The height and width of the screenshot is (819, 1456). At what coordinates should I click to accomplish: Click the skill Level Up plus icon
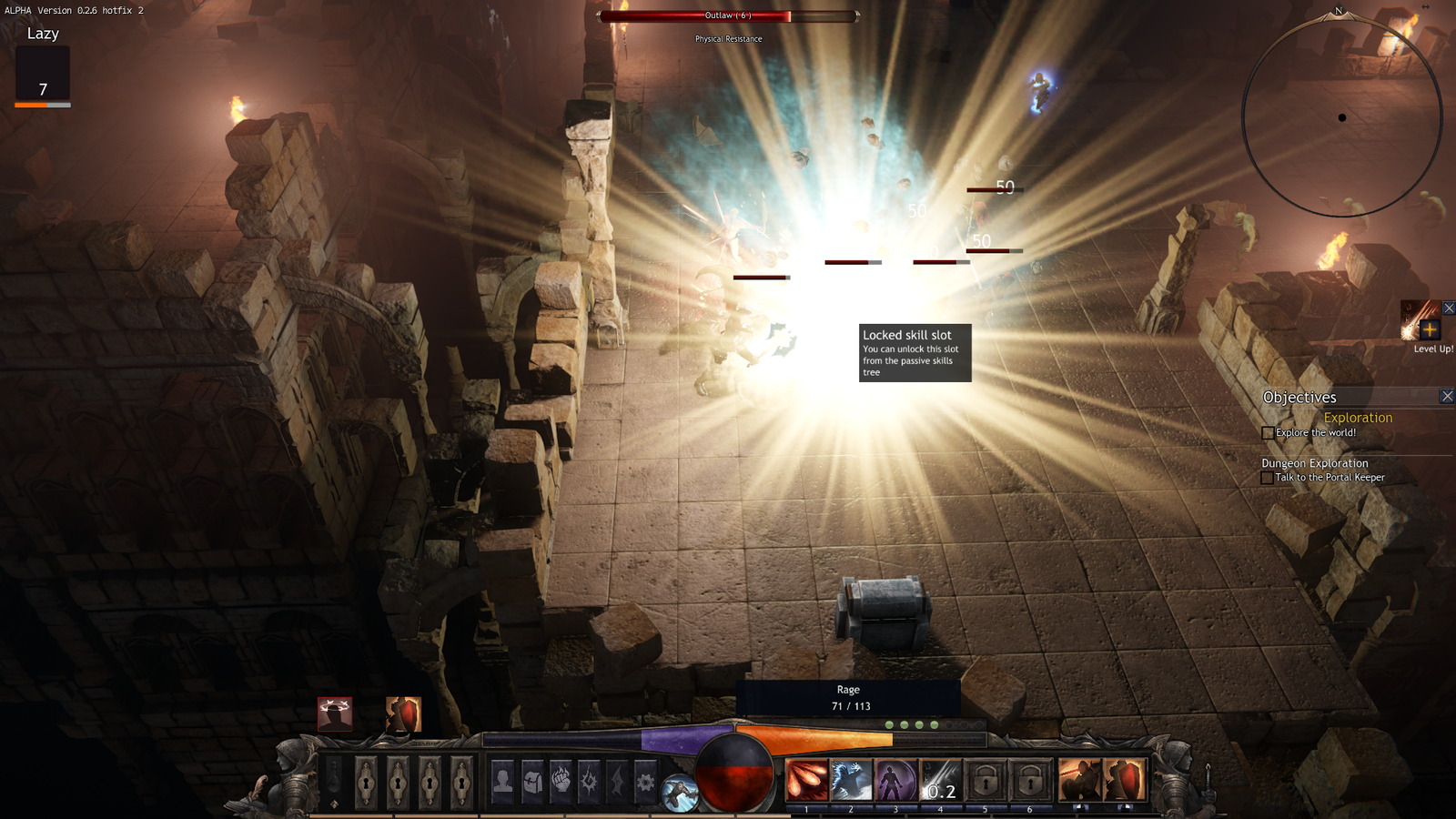coord(1429,329)
